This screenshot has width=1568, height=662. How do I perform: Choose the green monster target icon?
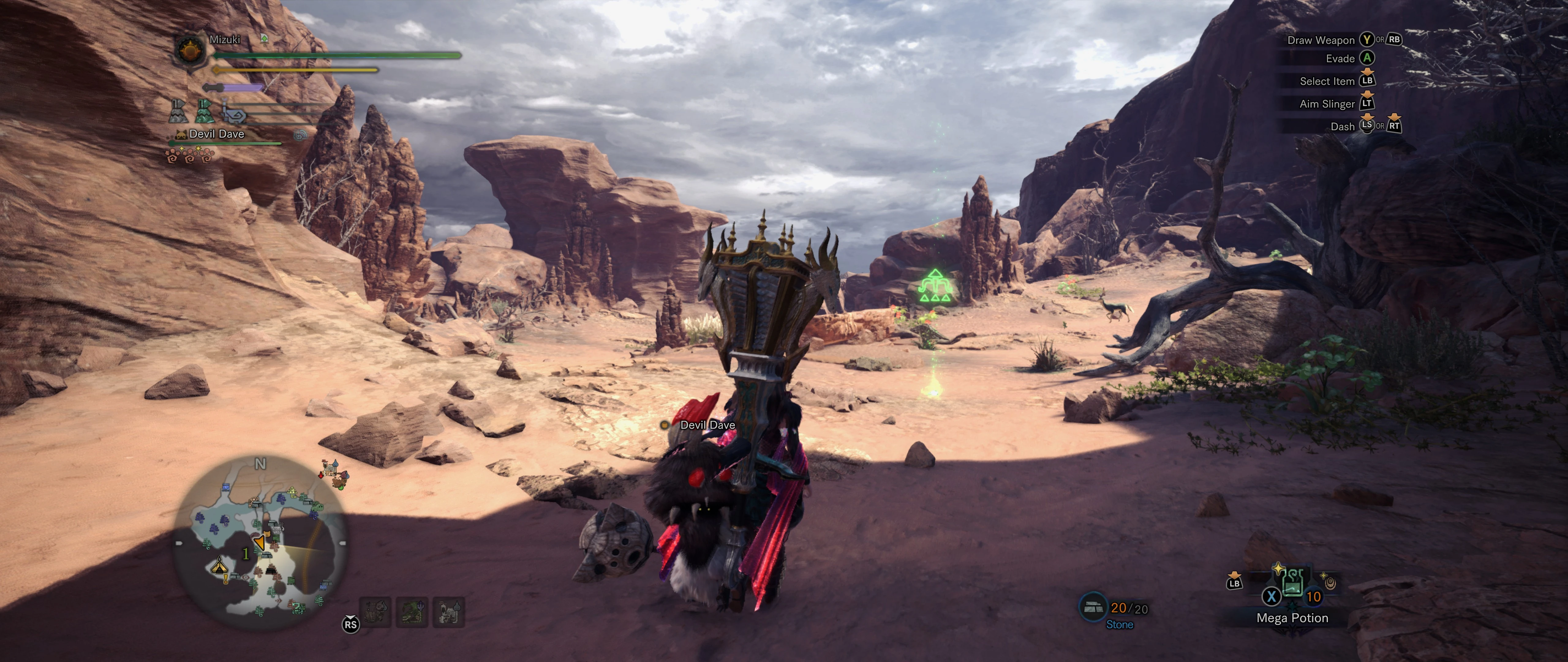point(412,611)
